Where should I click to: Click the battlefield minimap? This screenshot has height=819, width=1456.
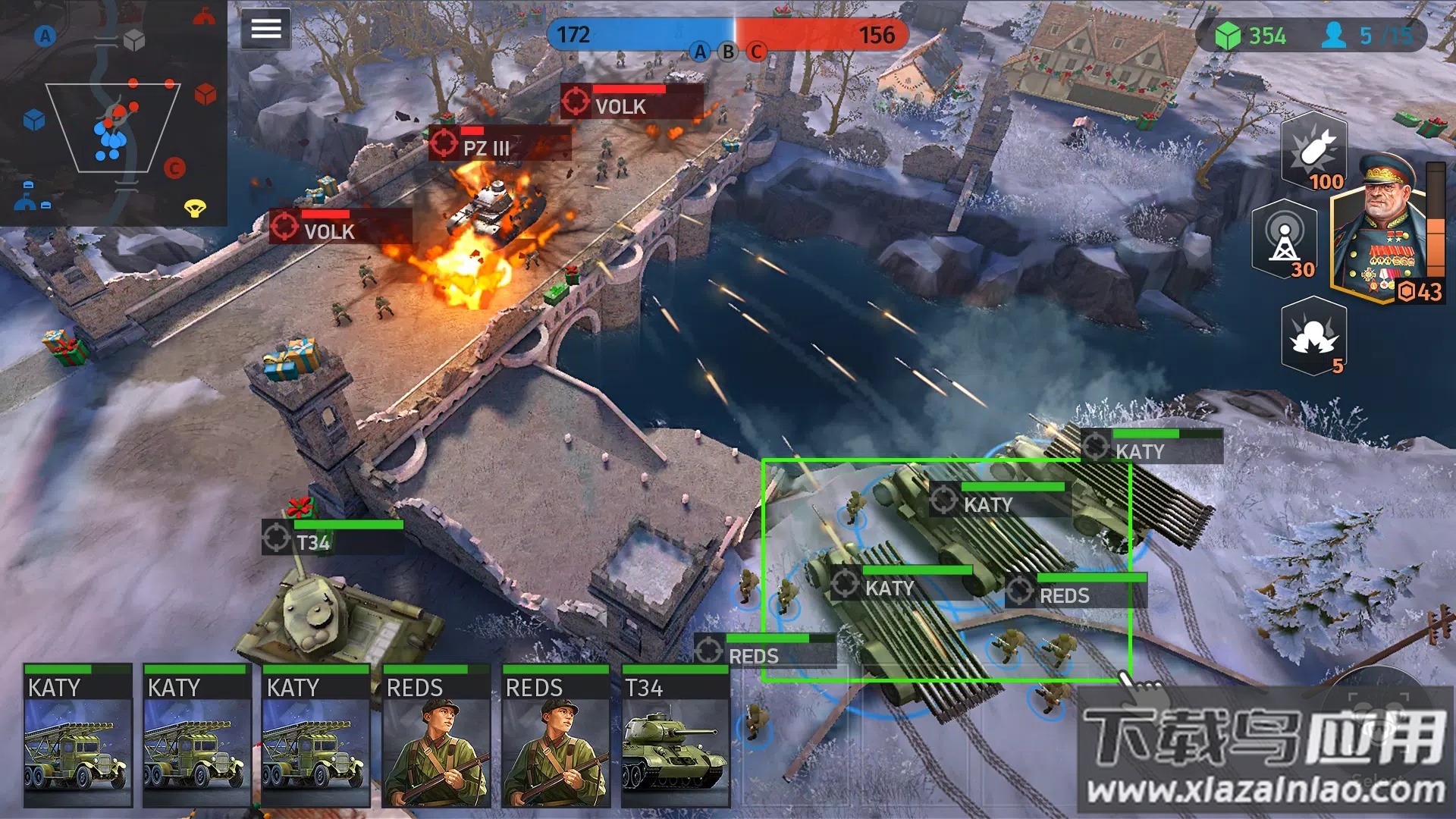pos(114,114)
